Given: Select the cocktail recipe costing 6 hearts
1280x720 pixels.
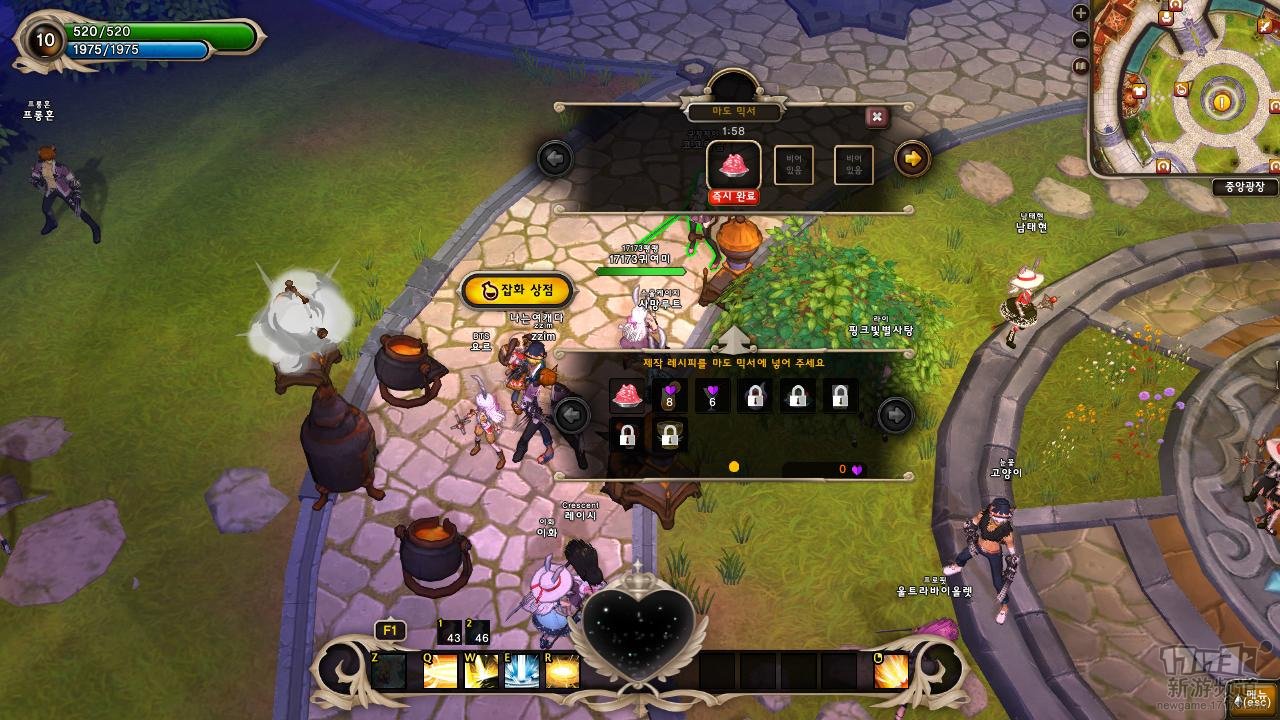Looking at the screenshot, I should point(712,396).
